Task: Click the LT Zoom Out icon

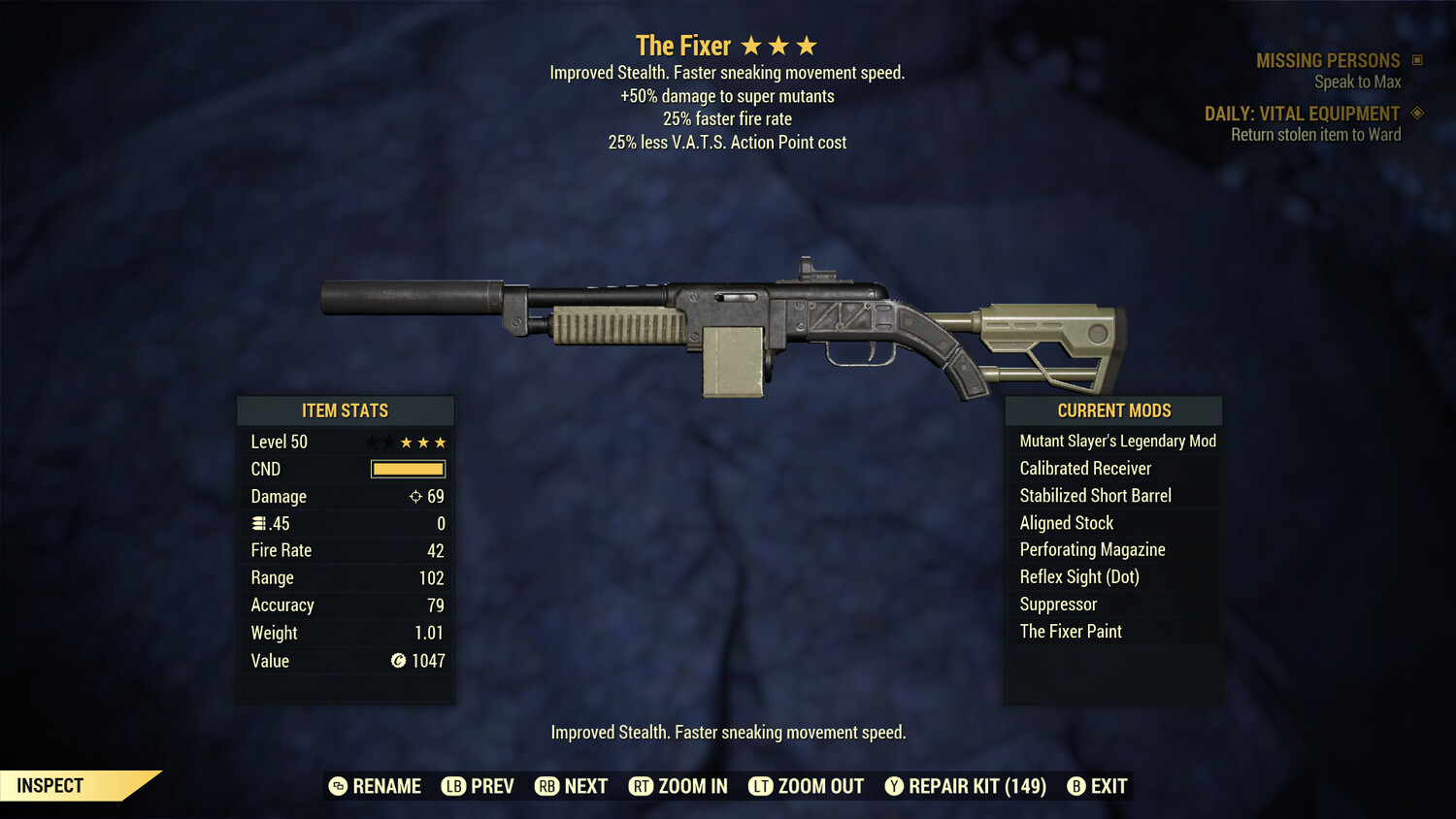Action: click(x=761, y=786)
